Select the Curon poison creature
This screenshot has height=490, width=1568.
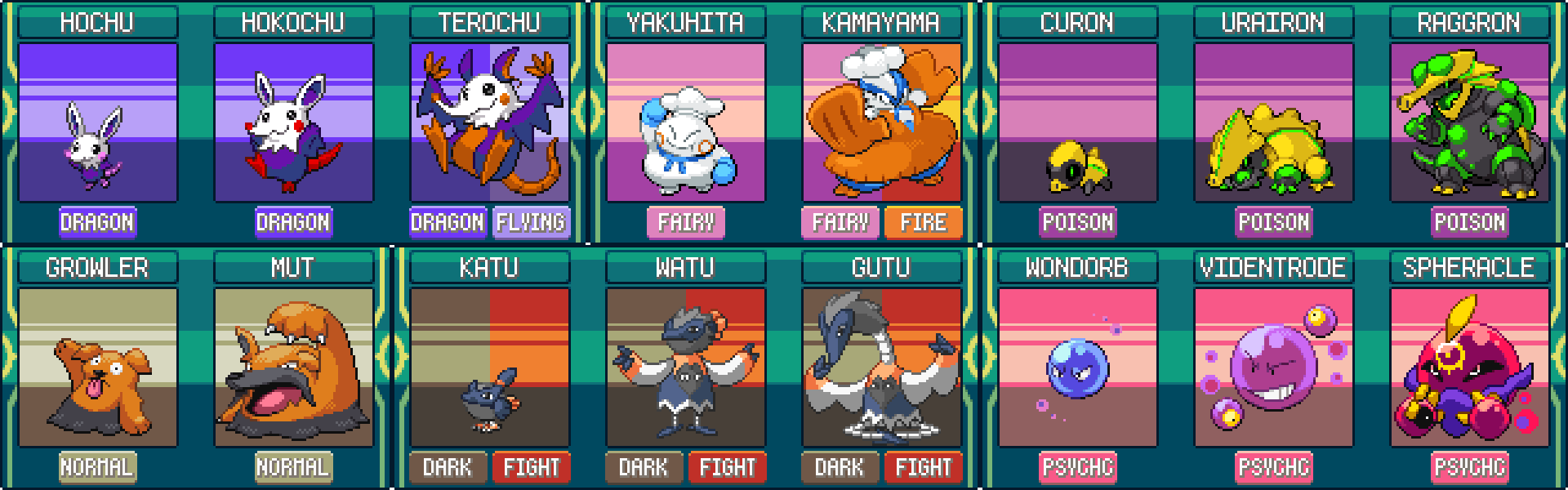1077,122
